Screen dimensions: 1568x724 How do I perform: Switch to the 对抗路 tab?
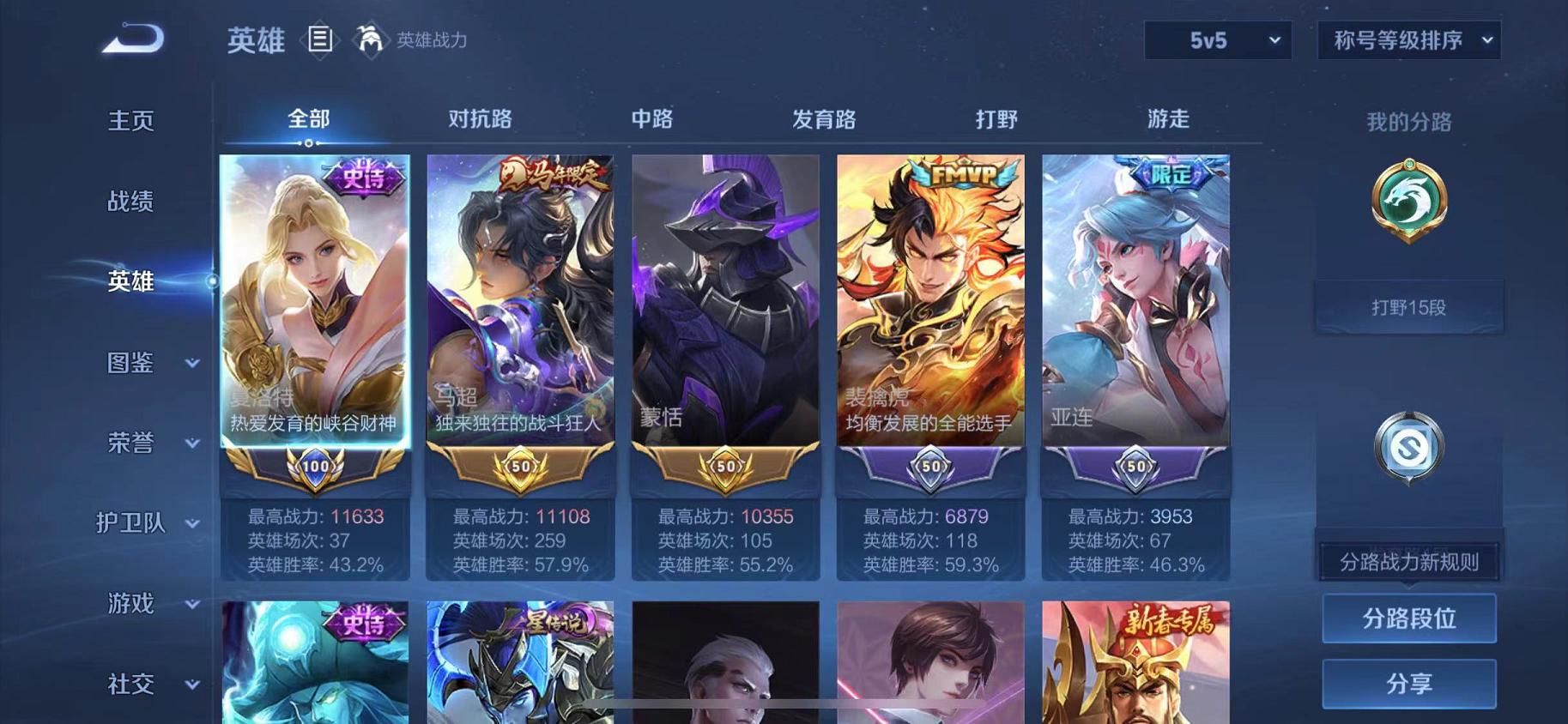[477, 120]
